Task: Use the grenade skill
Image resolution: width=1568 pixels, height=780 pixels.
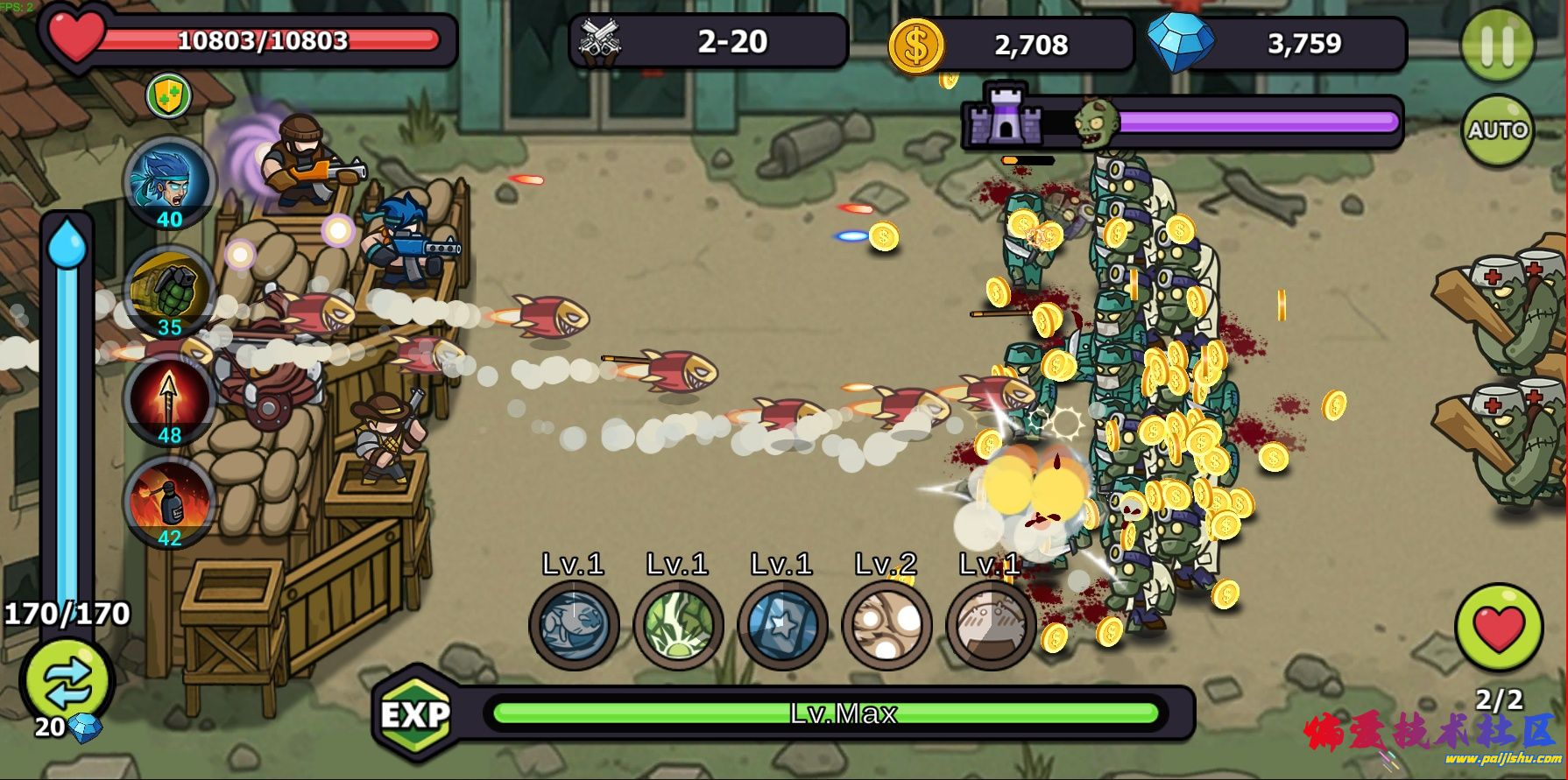Action: click(x=172, y=292)
